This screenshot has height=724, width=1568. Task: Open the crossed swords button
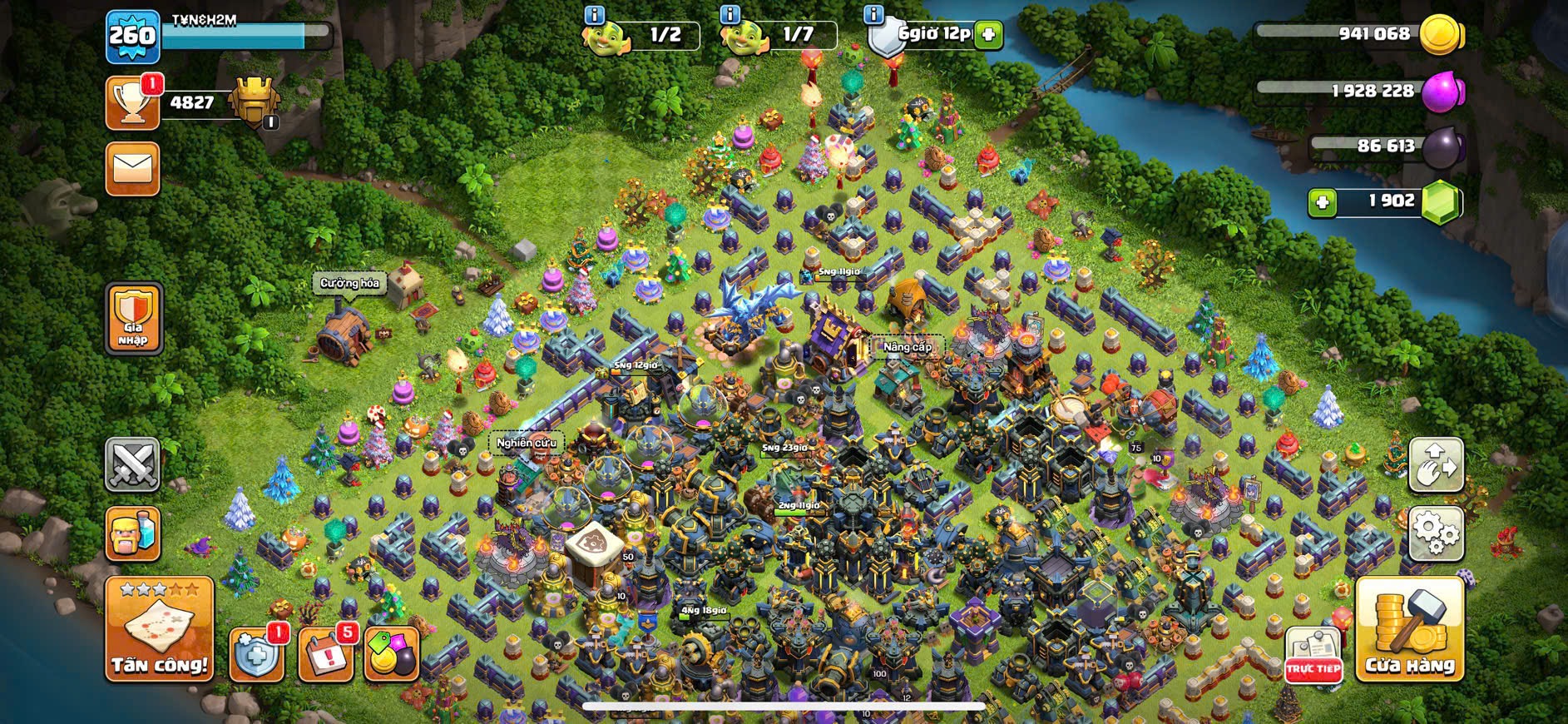(133, 464)
